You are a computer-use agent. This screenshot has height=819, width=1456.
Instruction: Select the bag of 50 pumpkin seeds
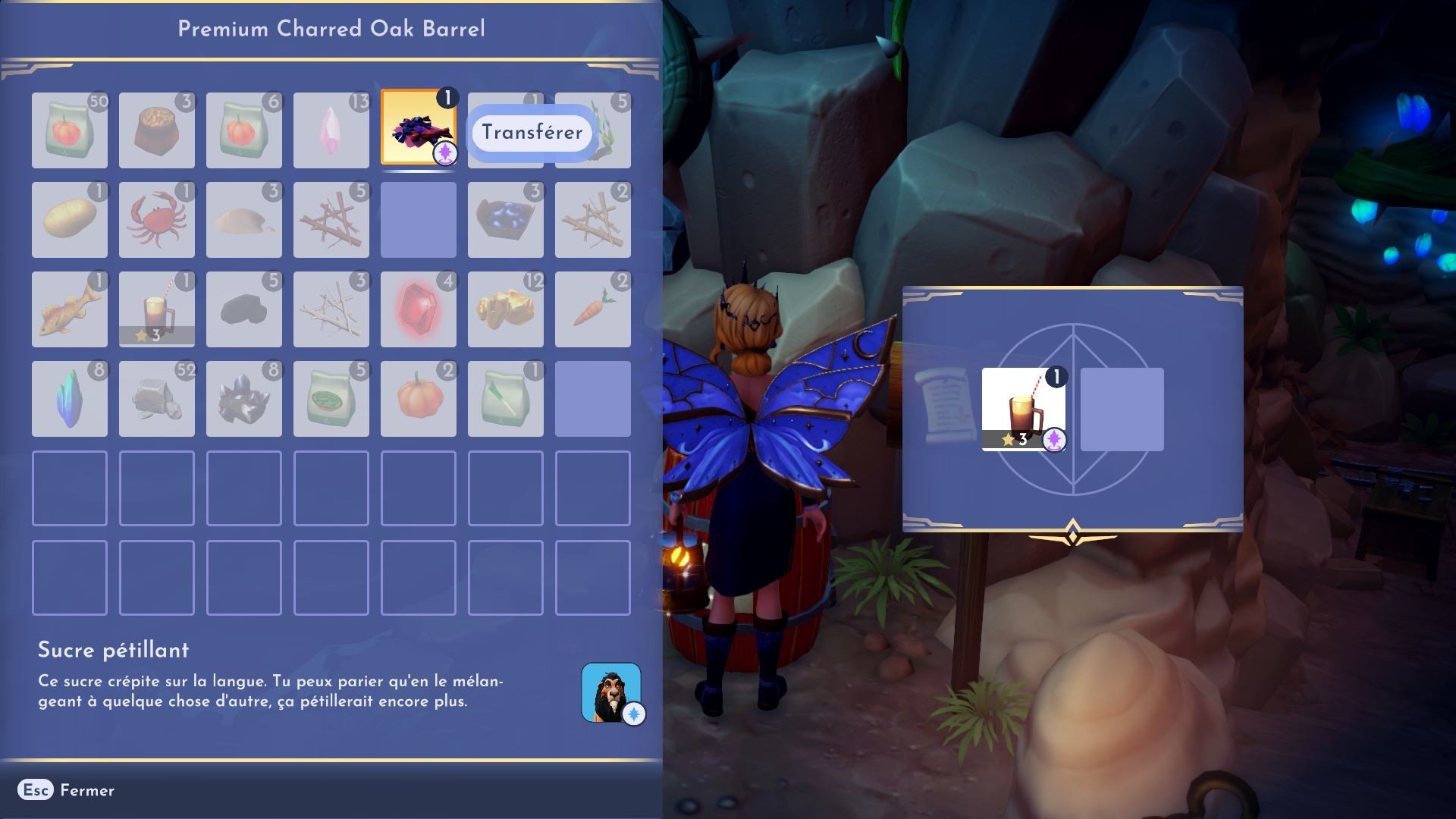click(x=69, y=130)
